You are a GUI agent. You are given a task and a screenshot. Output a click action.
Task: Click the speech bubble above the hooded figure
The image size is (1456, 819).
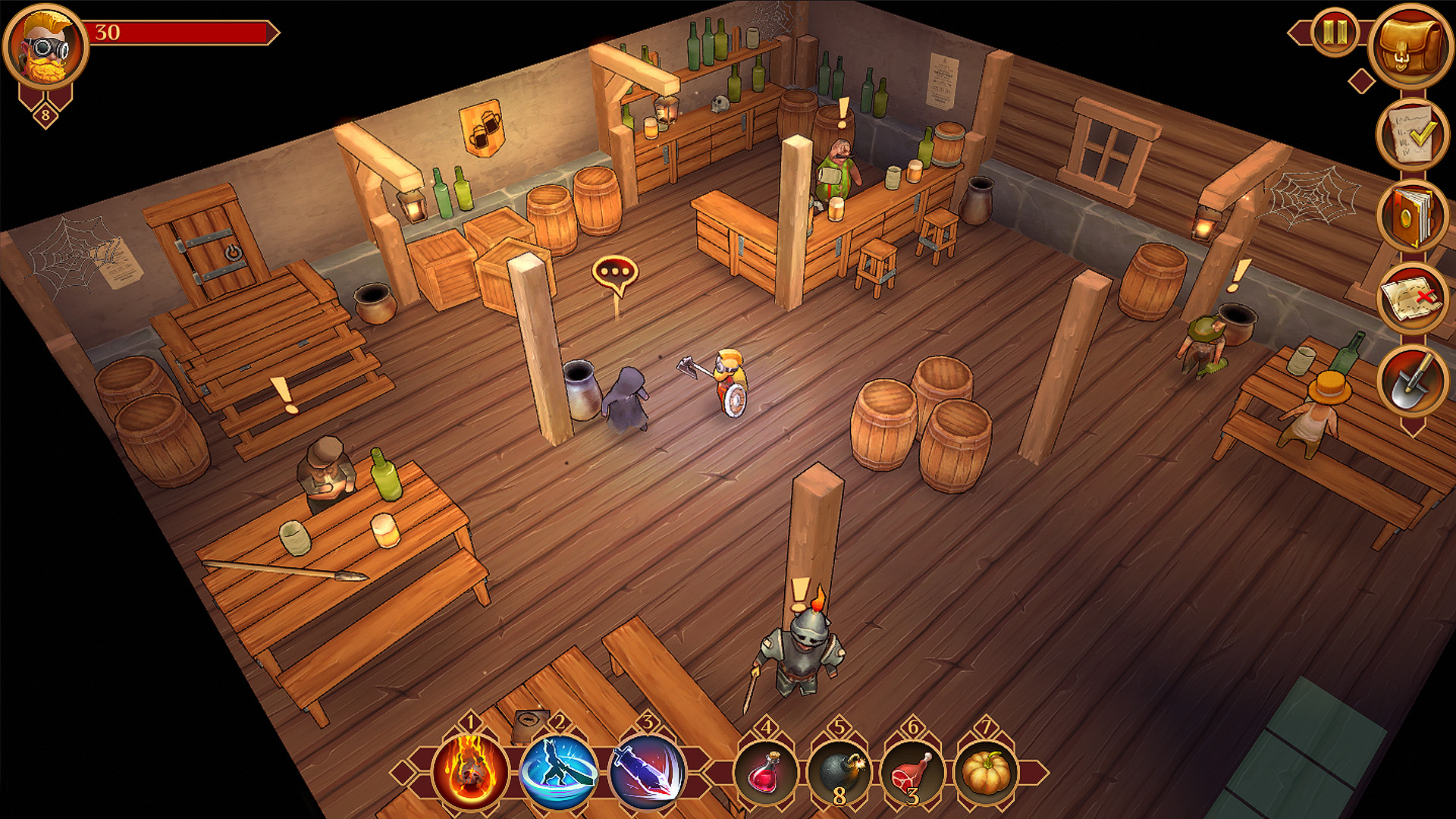point(616,269)
